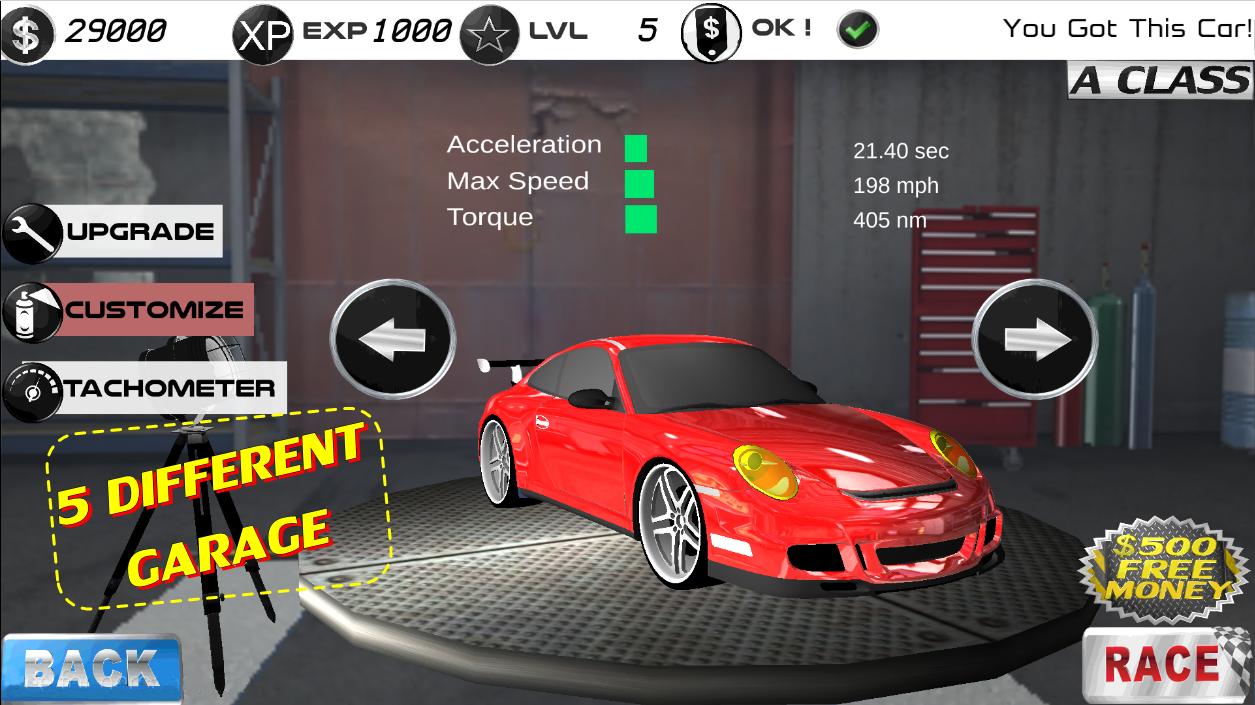Viewport: 1255px width, 705px height.
Task: Select the Tachometer option
Action: click(x=144, y=388)
